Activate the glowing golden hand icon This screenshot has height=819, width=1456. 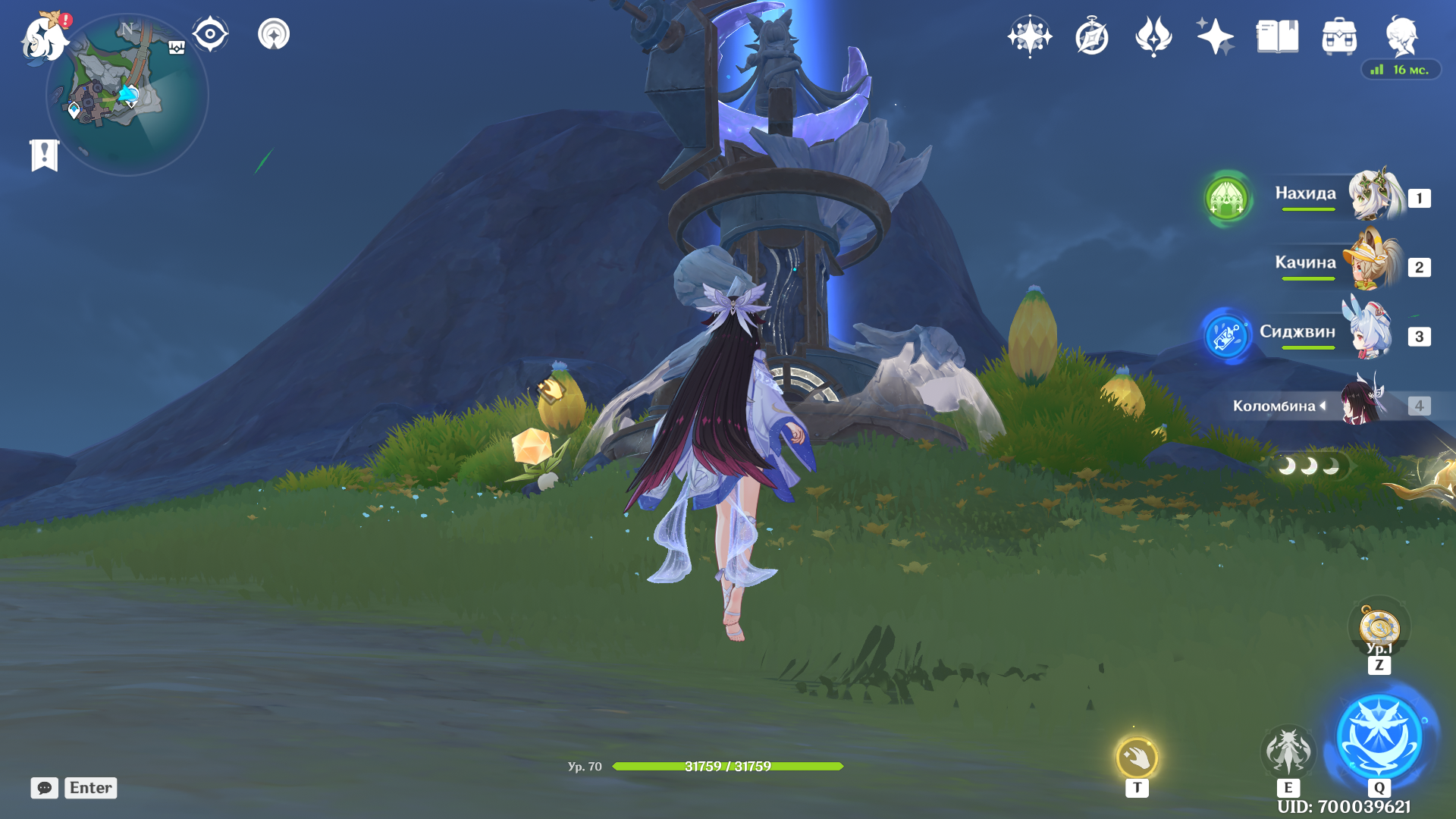1137,757
